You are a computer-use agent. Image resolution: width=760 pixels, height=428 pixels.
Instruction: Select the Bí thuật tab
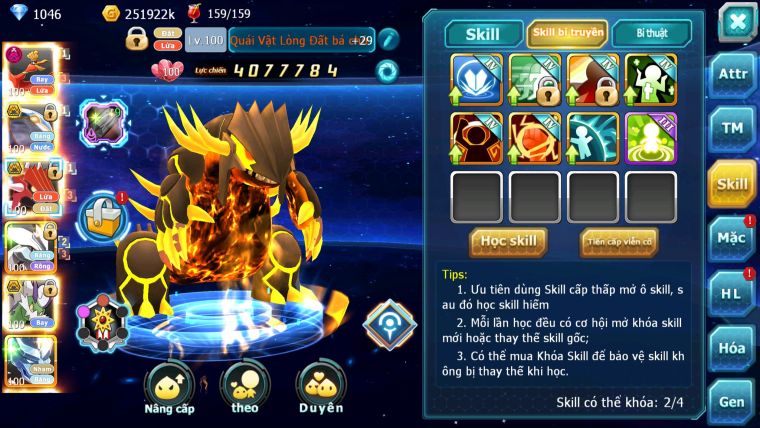click(x=651, y=33)
